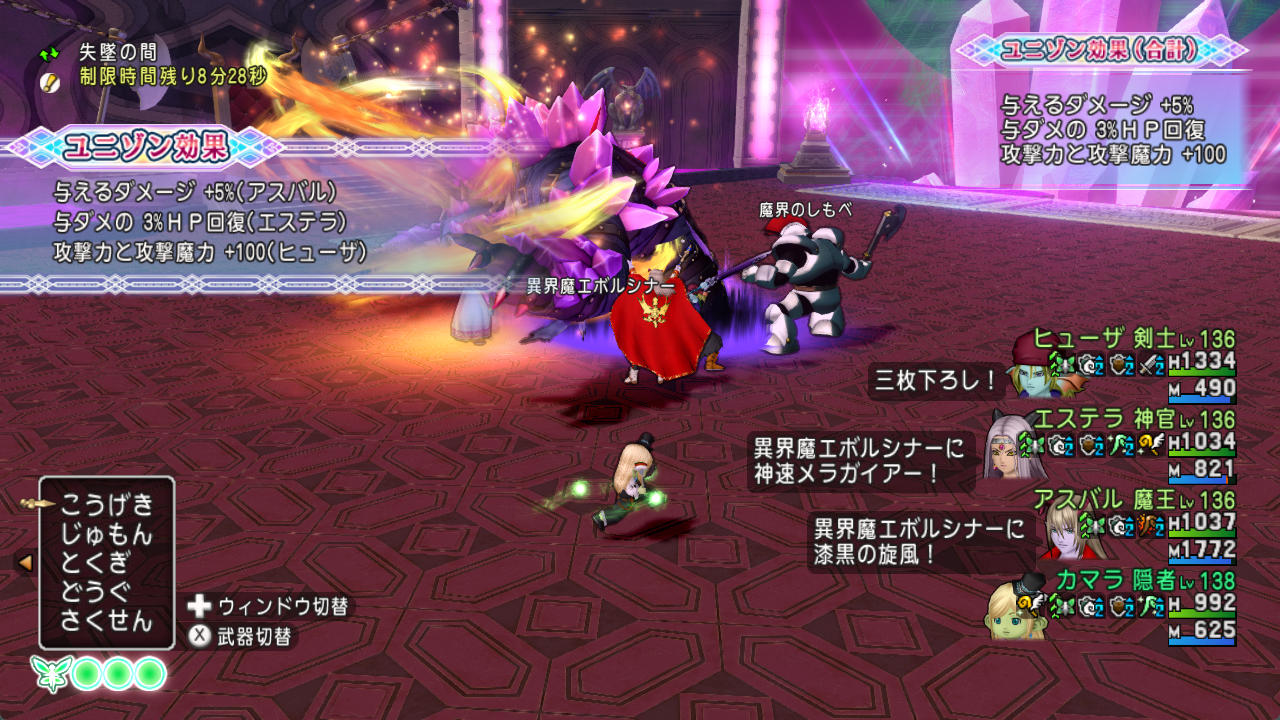Click the left arrow beside the command menu
The width and height of the screenshot is (1280, 720).
[x=25, y=562]
